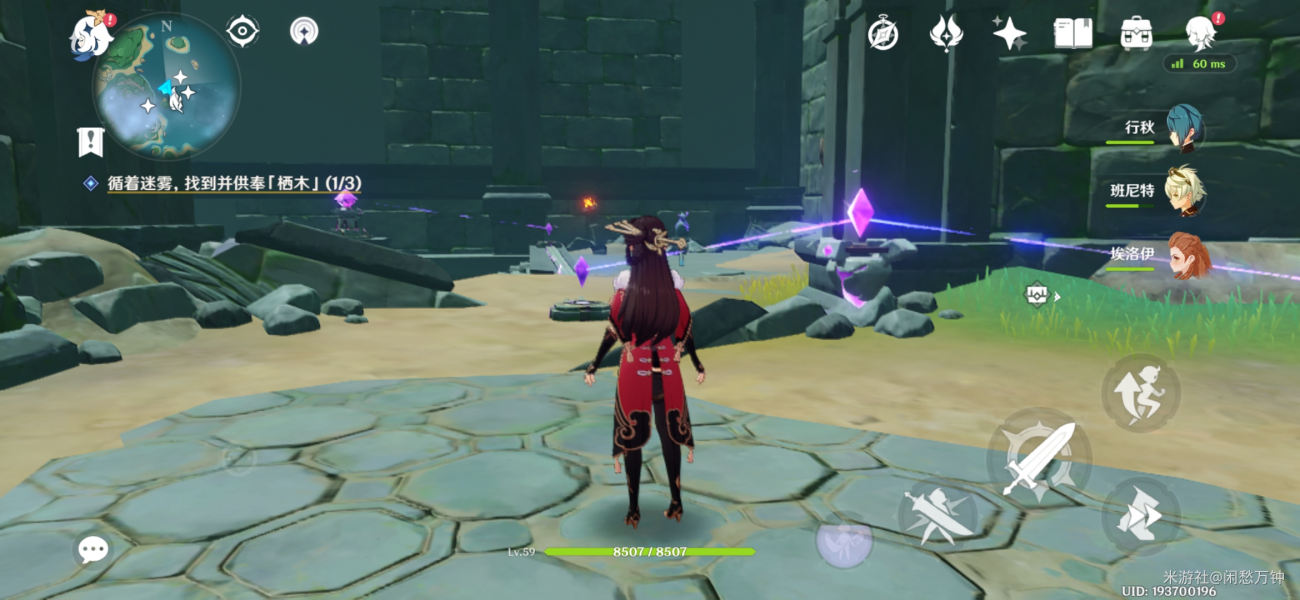This screenshot has height=600, width=1300.
Task: Tap the sprint dash button
Action: (1141, 514)
